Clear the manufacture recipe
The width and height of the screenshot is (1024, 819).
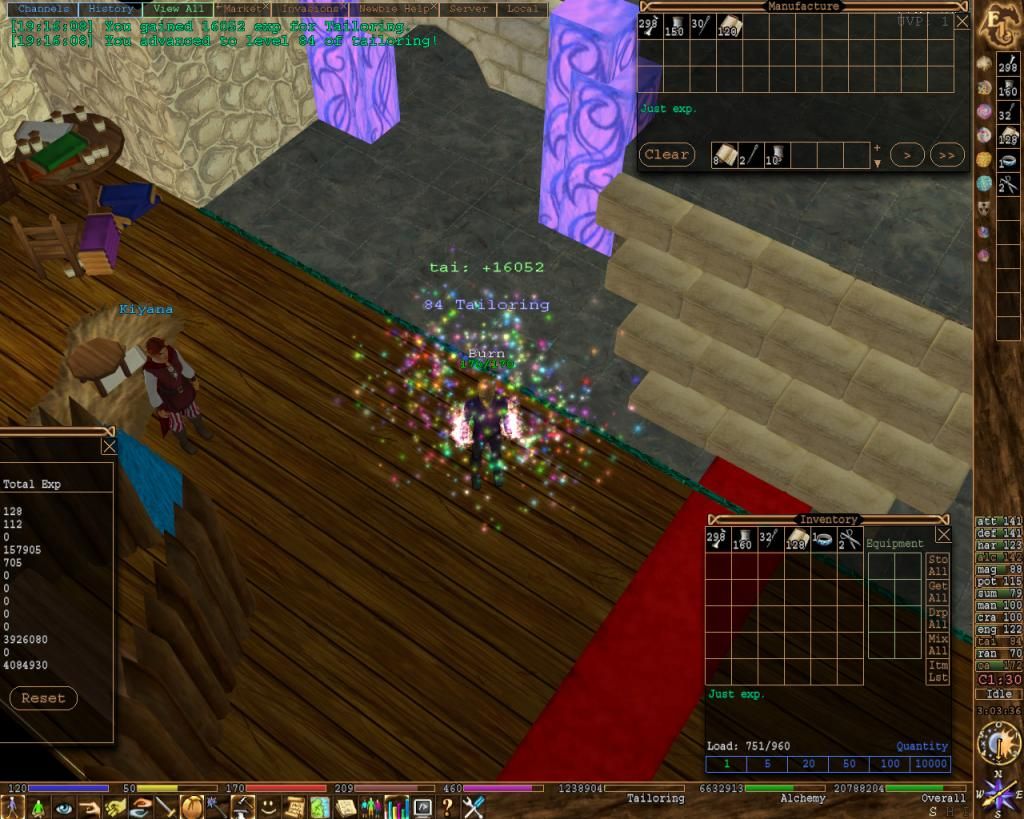[x=666, y=155]
